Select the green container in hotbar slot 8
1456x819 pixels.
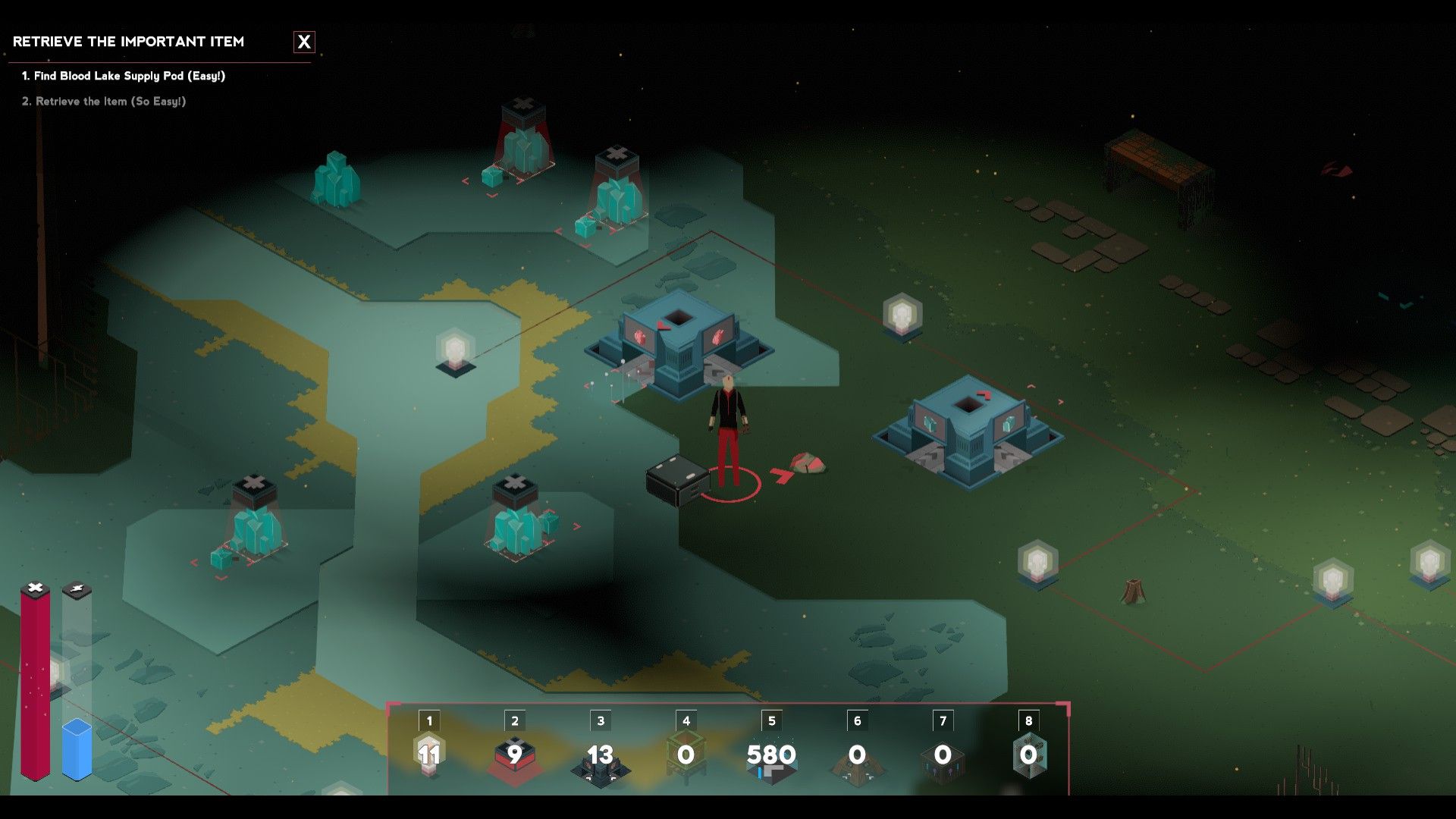pyautogui.click(x=1029, y=755)
